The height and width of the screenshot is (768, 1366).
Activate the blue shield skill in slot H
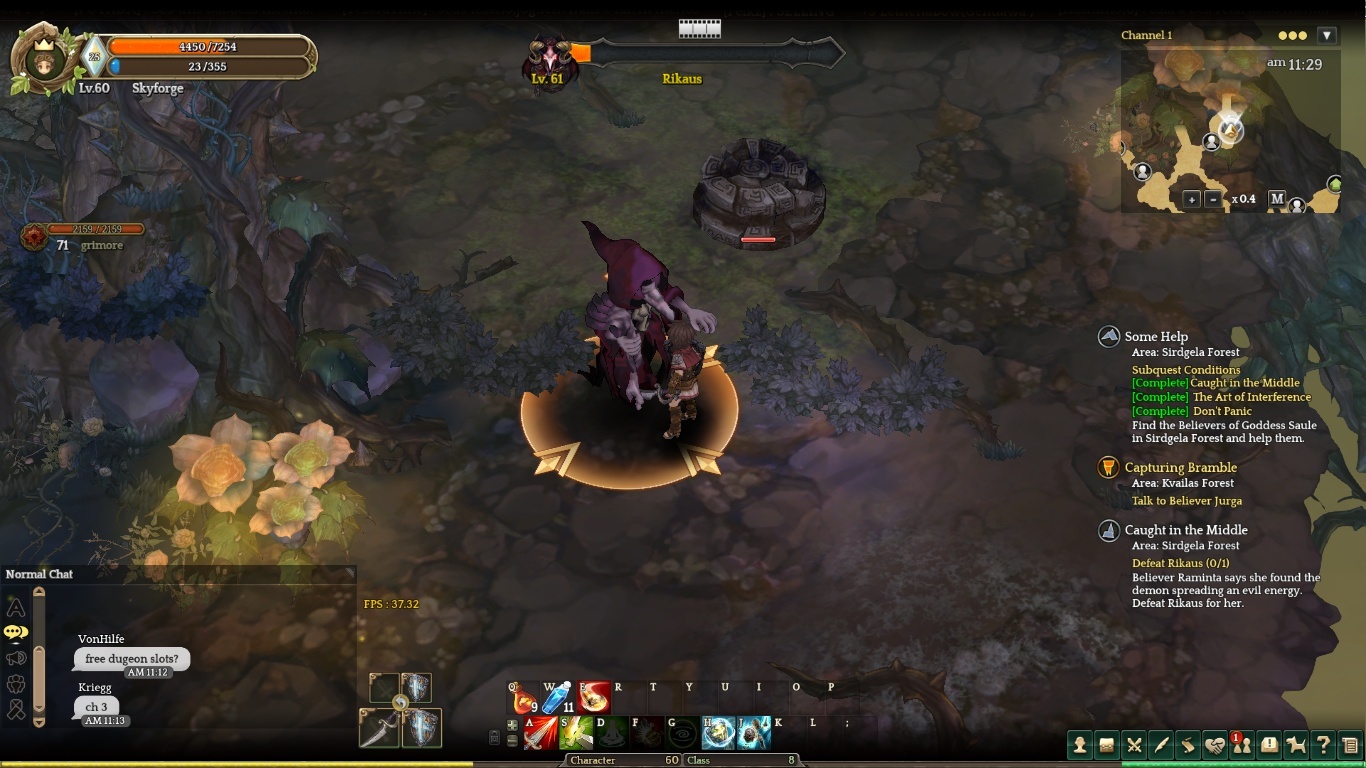point(718,734)
